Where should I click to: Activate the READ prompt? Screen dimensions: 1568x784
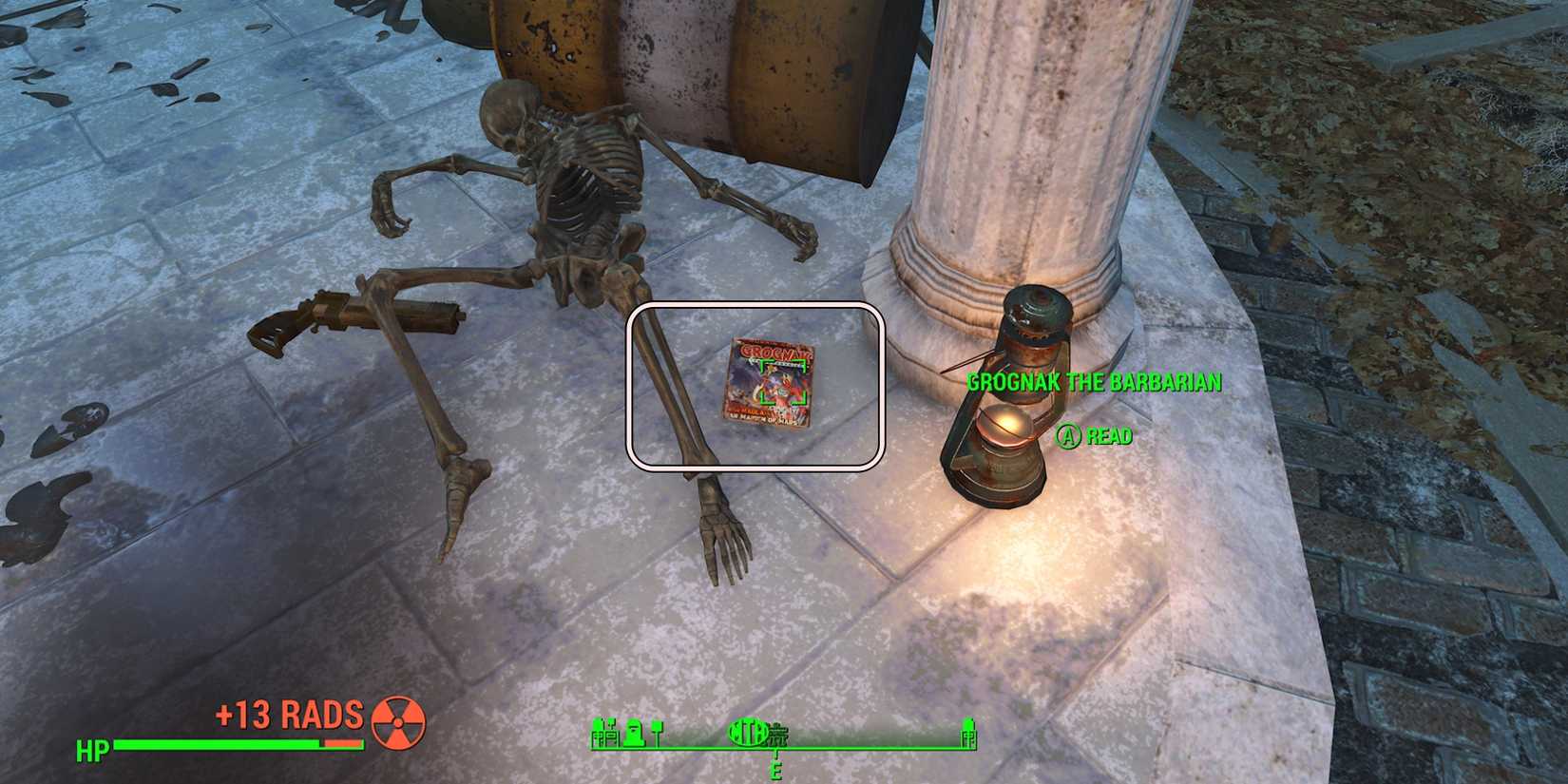[x=1107, y=438]
